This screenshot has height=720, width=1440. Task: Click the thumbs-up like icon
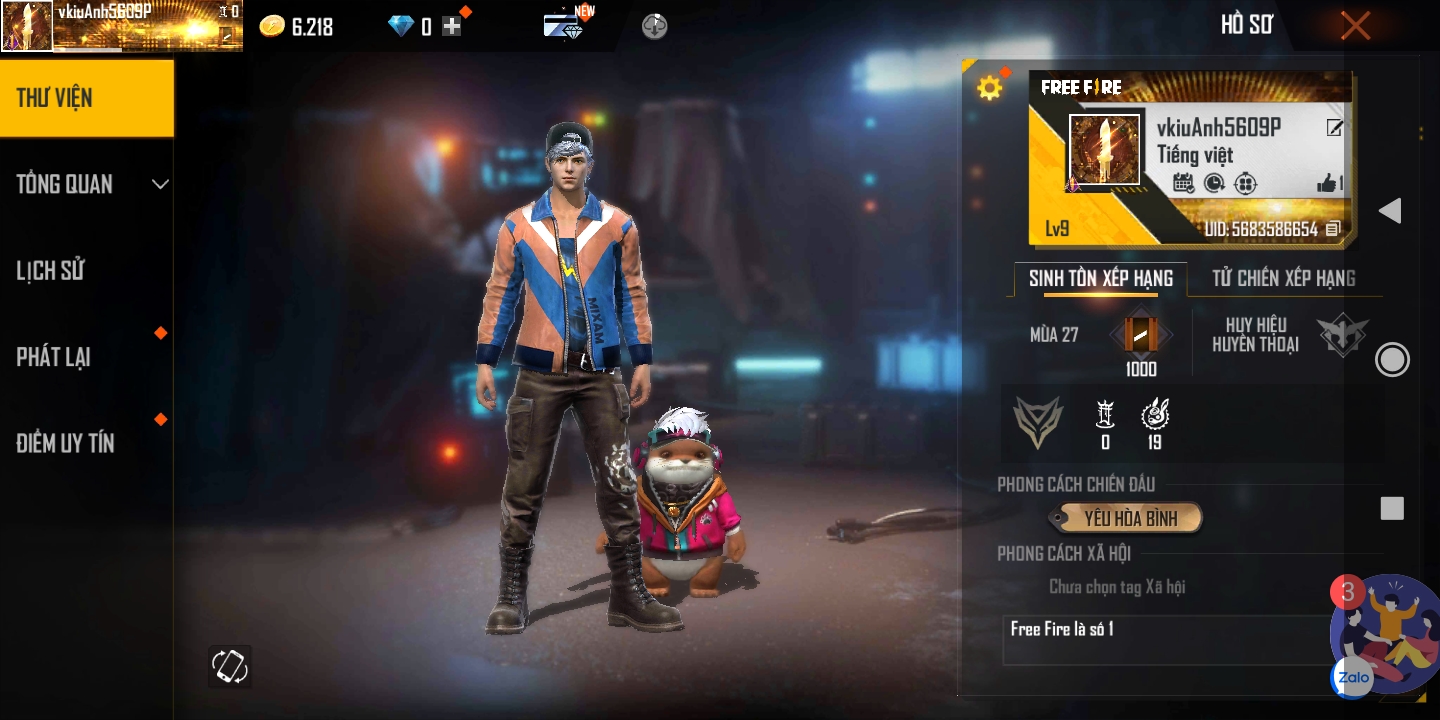point(1328,183)
